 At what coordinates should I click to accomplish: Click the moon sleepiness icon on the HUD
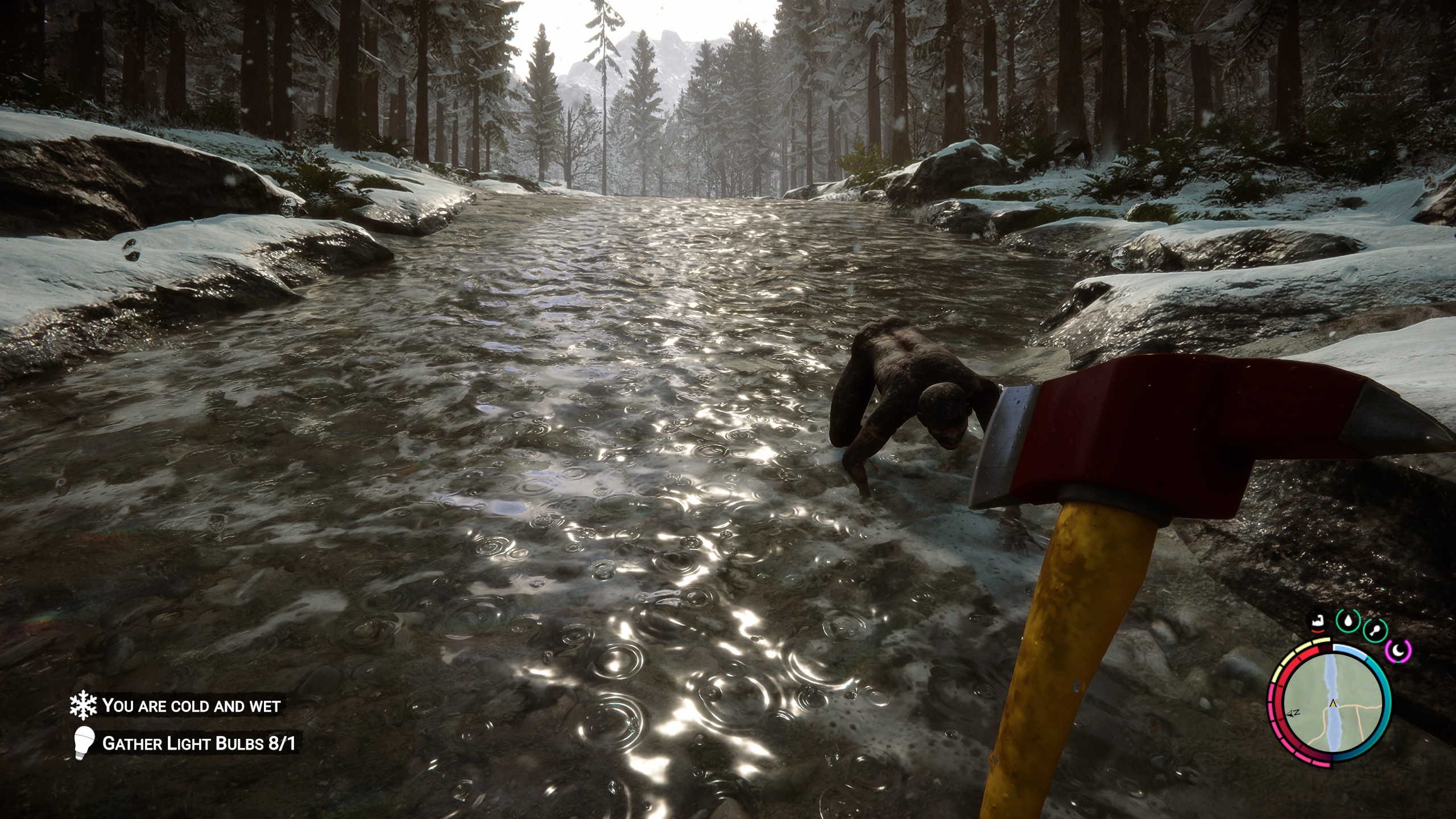pyautogui.click(x=1399, y=651)
